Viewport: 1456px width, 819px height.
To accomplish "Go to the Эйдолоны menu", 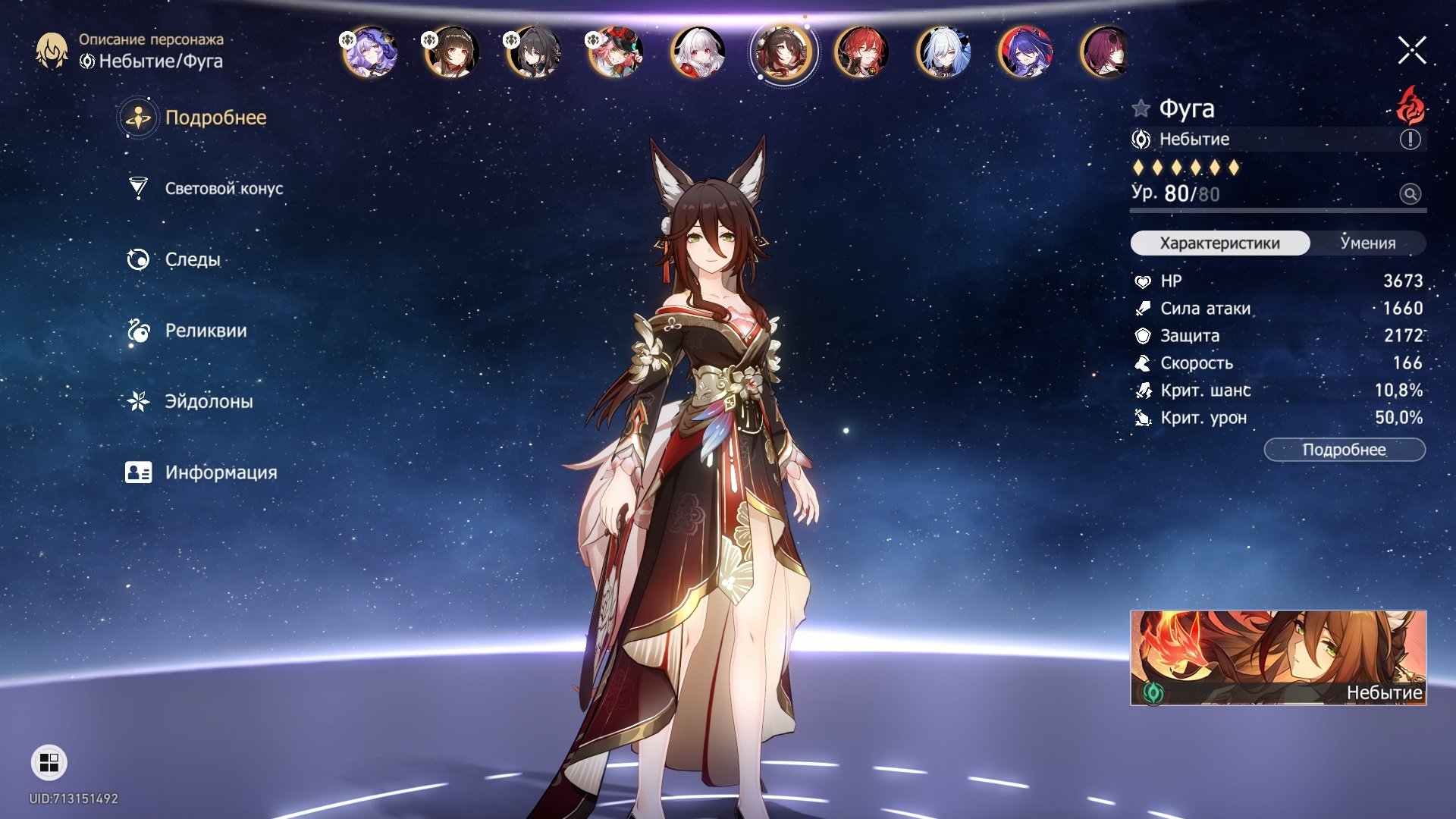I will tap(209, 401).
